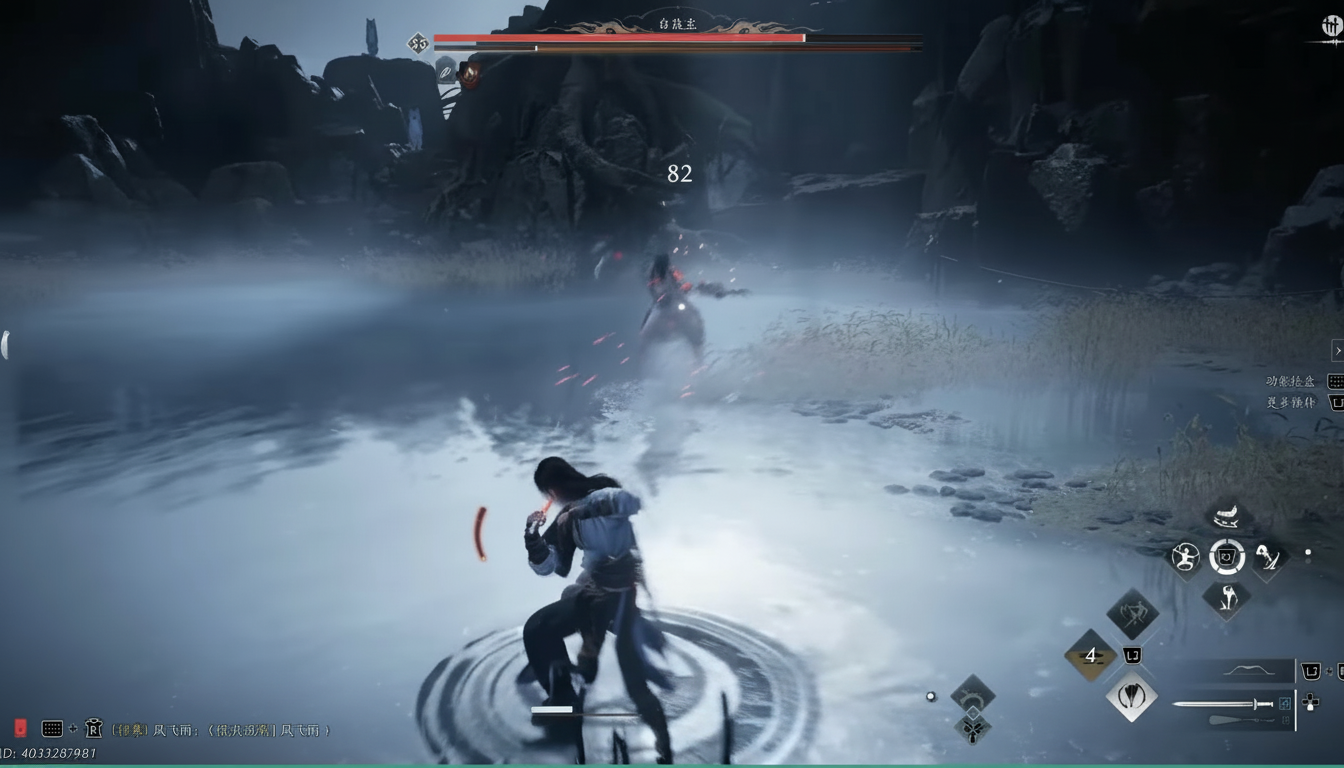Click the boss emblem beside the health bar
This screenshot has width=1344, height=768.
(417, 41)
